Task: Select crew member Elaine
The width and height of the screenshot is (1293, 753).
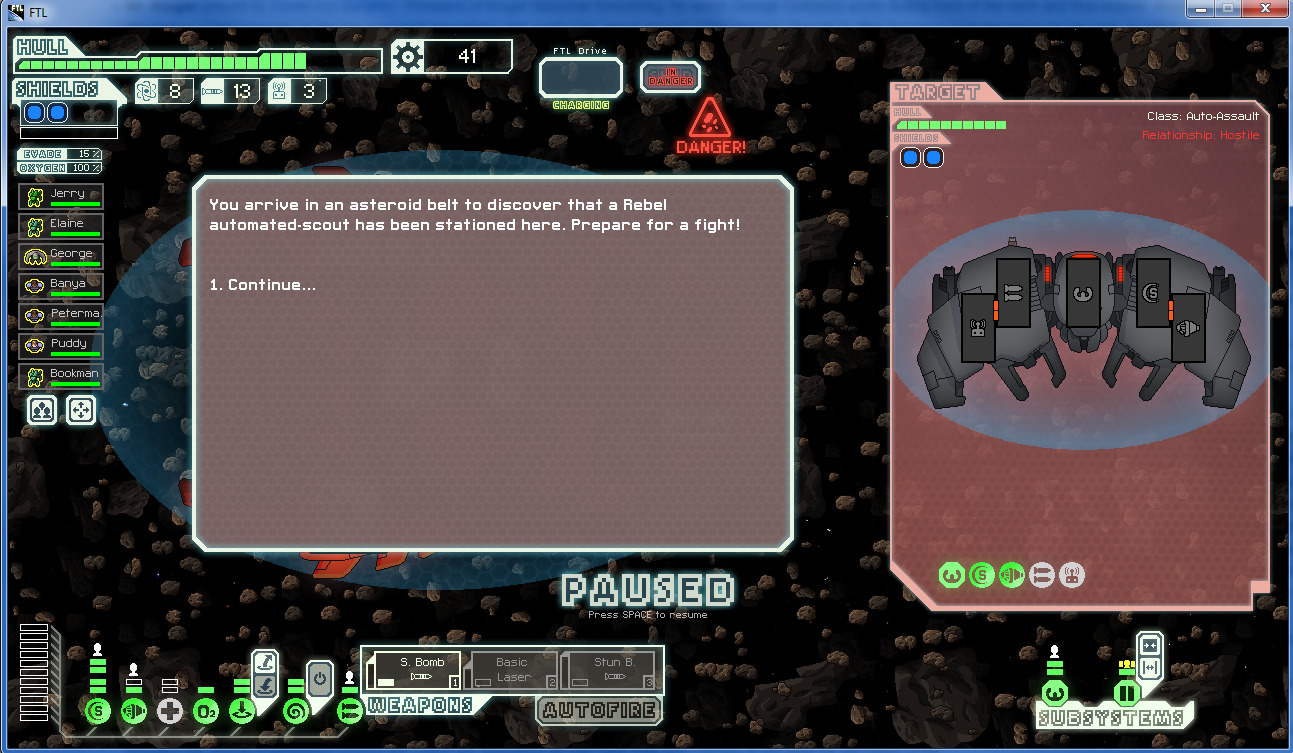Action: (x=61, y=227)
